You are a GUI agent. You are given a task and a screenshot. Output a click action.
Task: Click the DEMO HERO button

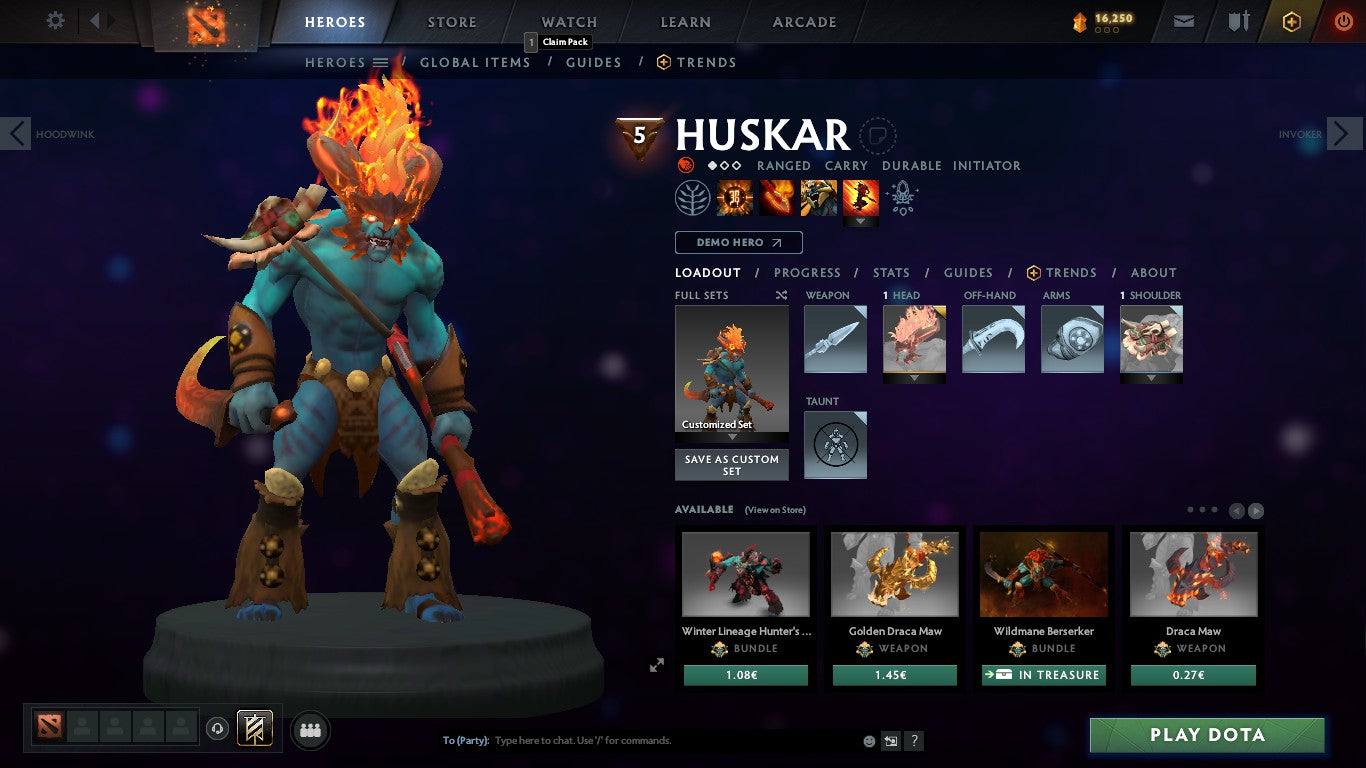pos(738,242)
